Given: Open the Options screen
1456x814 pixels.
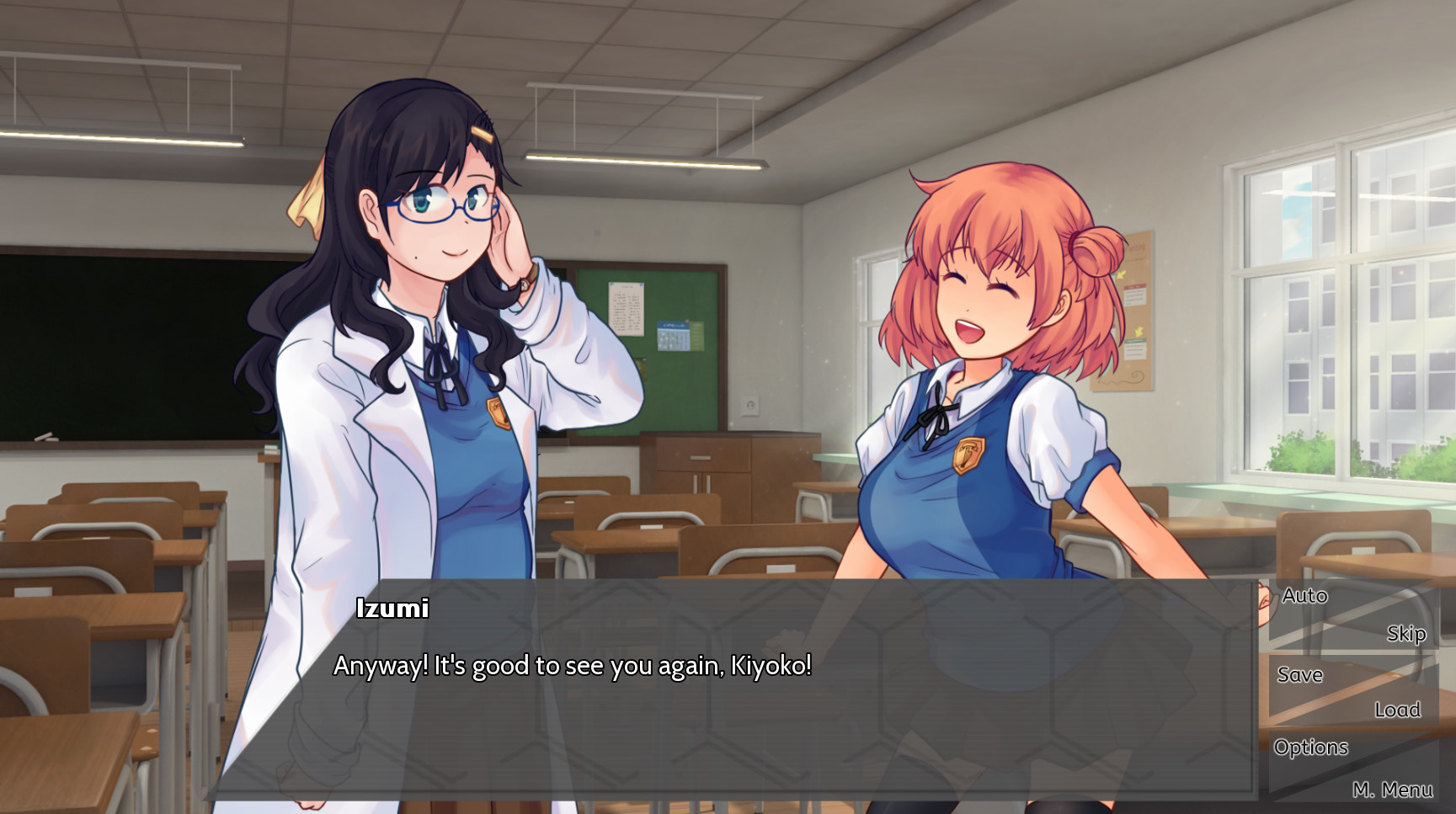Looking at the screenshot, I should pos(1310,747).
